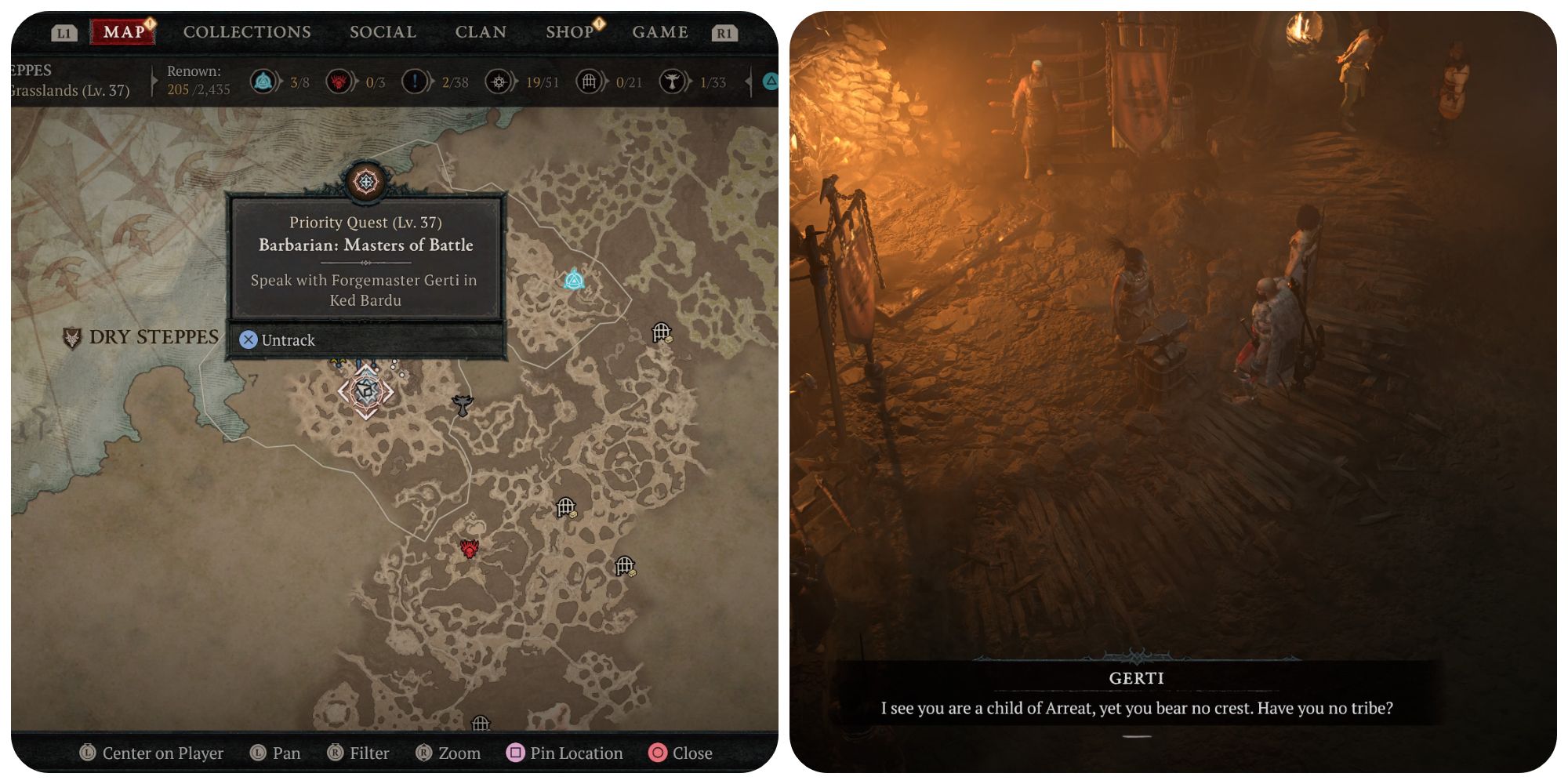The height and width of the screenshot is (784, 1568).
Task: Click the priority quest emblem above the tooltip
Action: pos(365,180)
